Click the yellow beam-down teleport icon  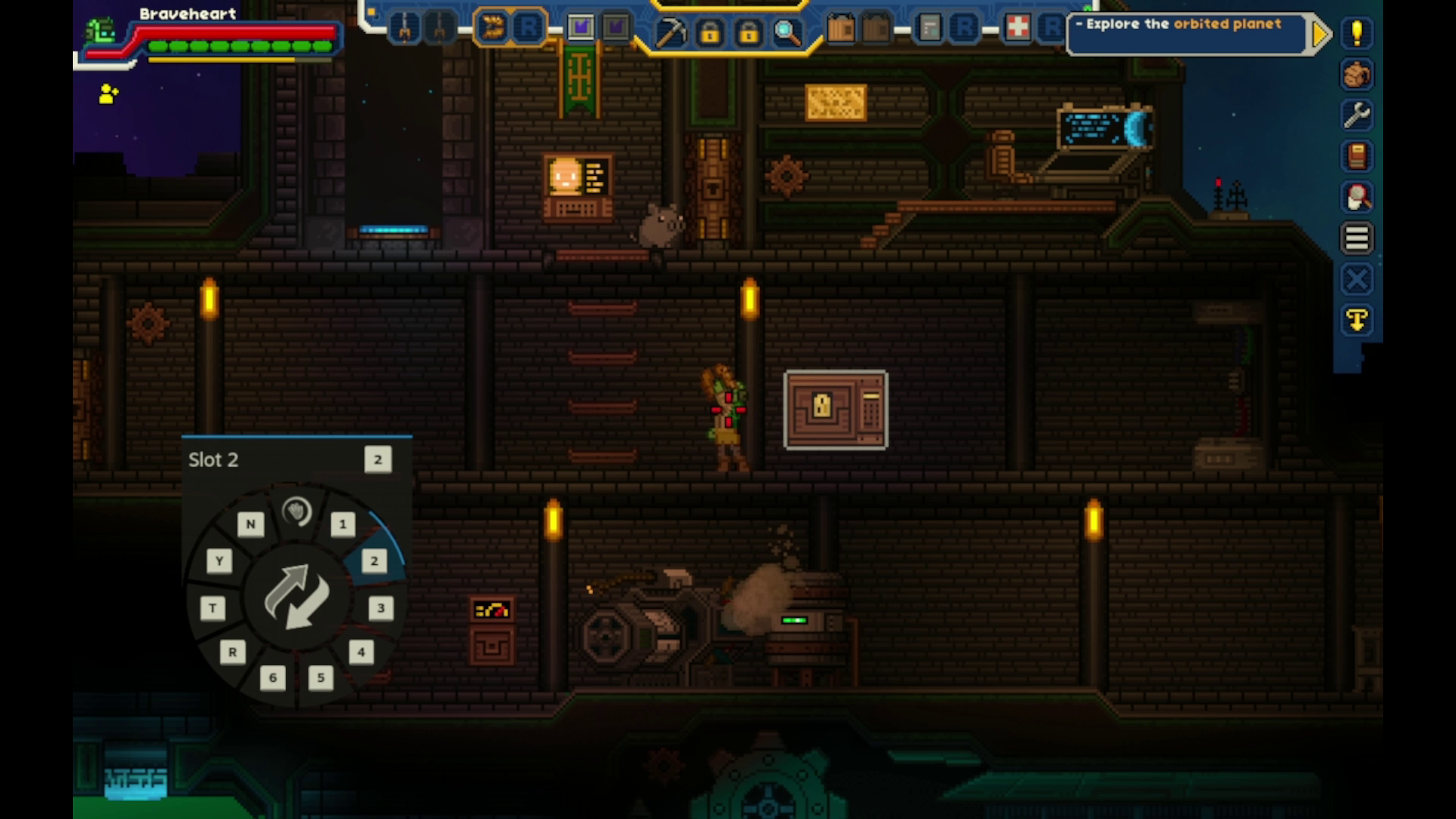click(x=1357, y=320)
